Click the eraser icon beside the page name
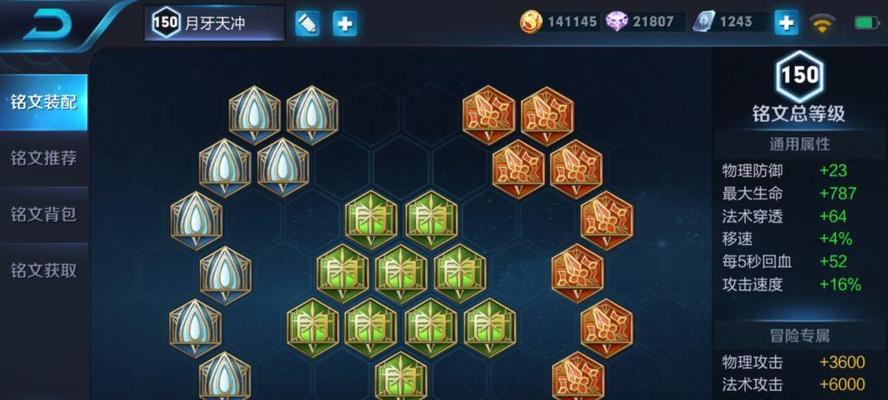This screenshot has height=400, width=888. coord(308,23)
